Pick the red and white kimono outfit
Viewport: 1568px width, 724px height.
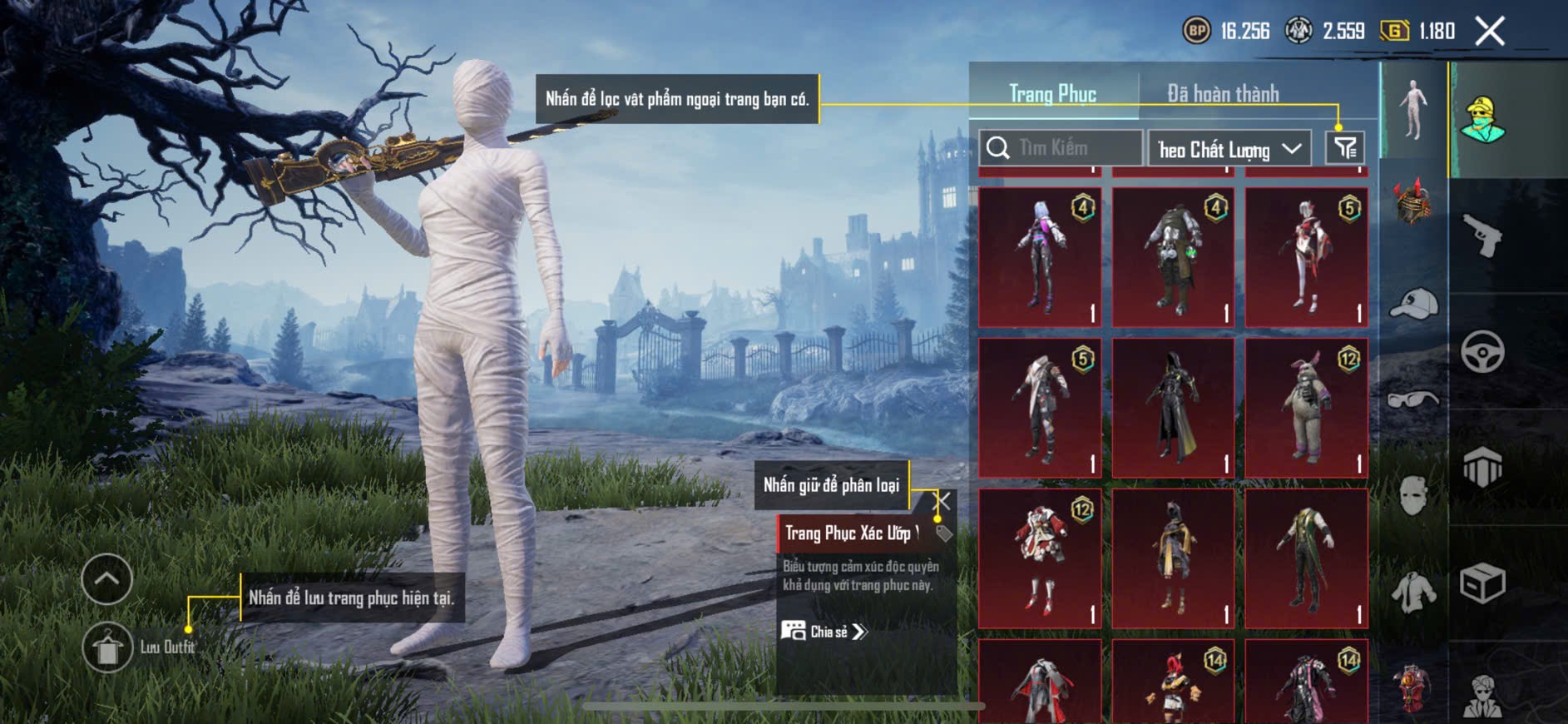(x=1040, y=558)
